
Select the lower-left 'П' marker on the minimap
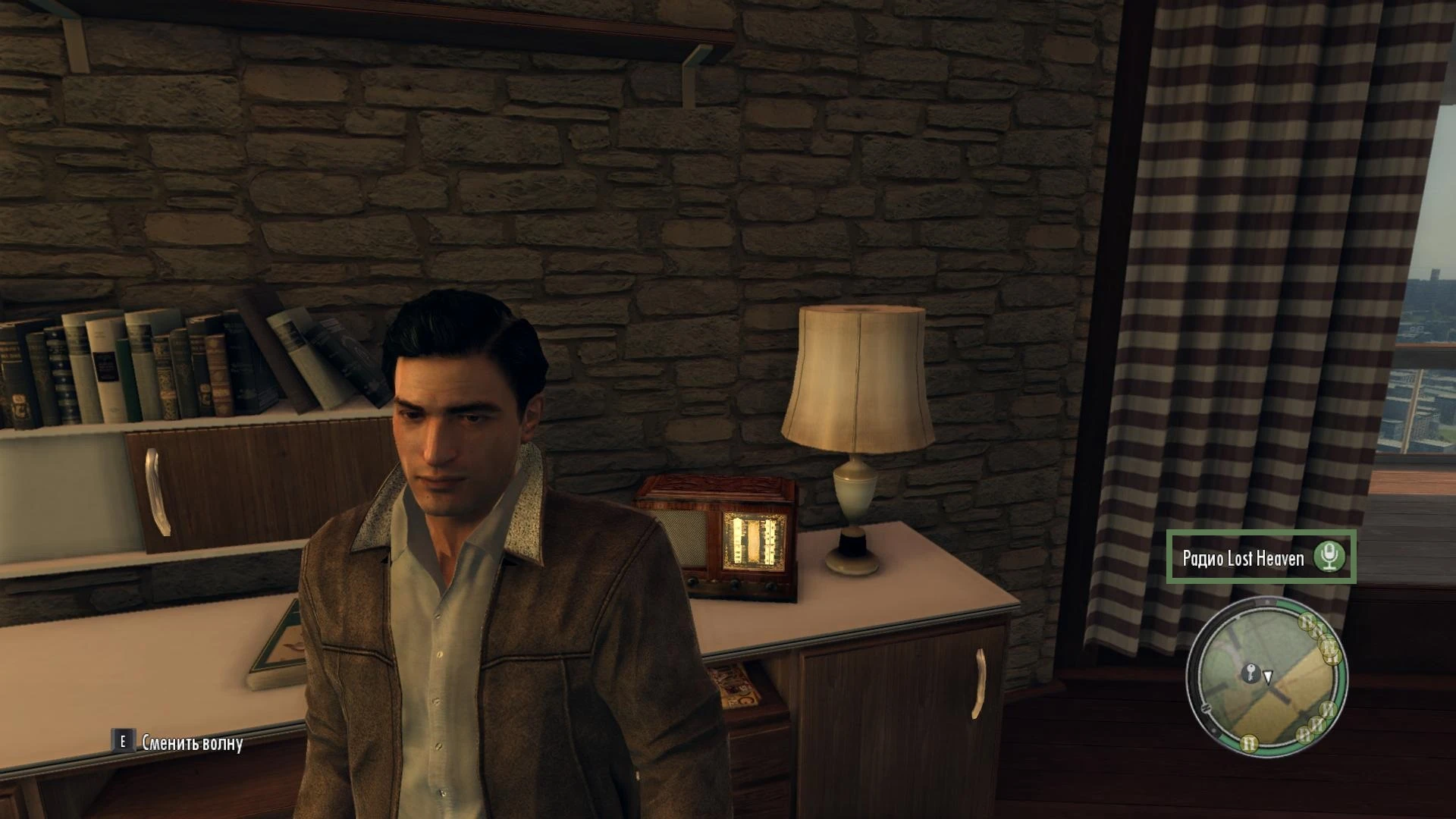click(1250, 743)
